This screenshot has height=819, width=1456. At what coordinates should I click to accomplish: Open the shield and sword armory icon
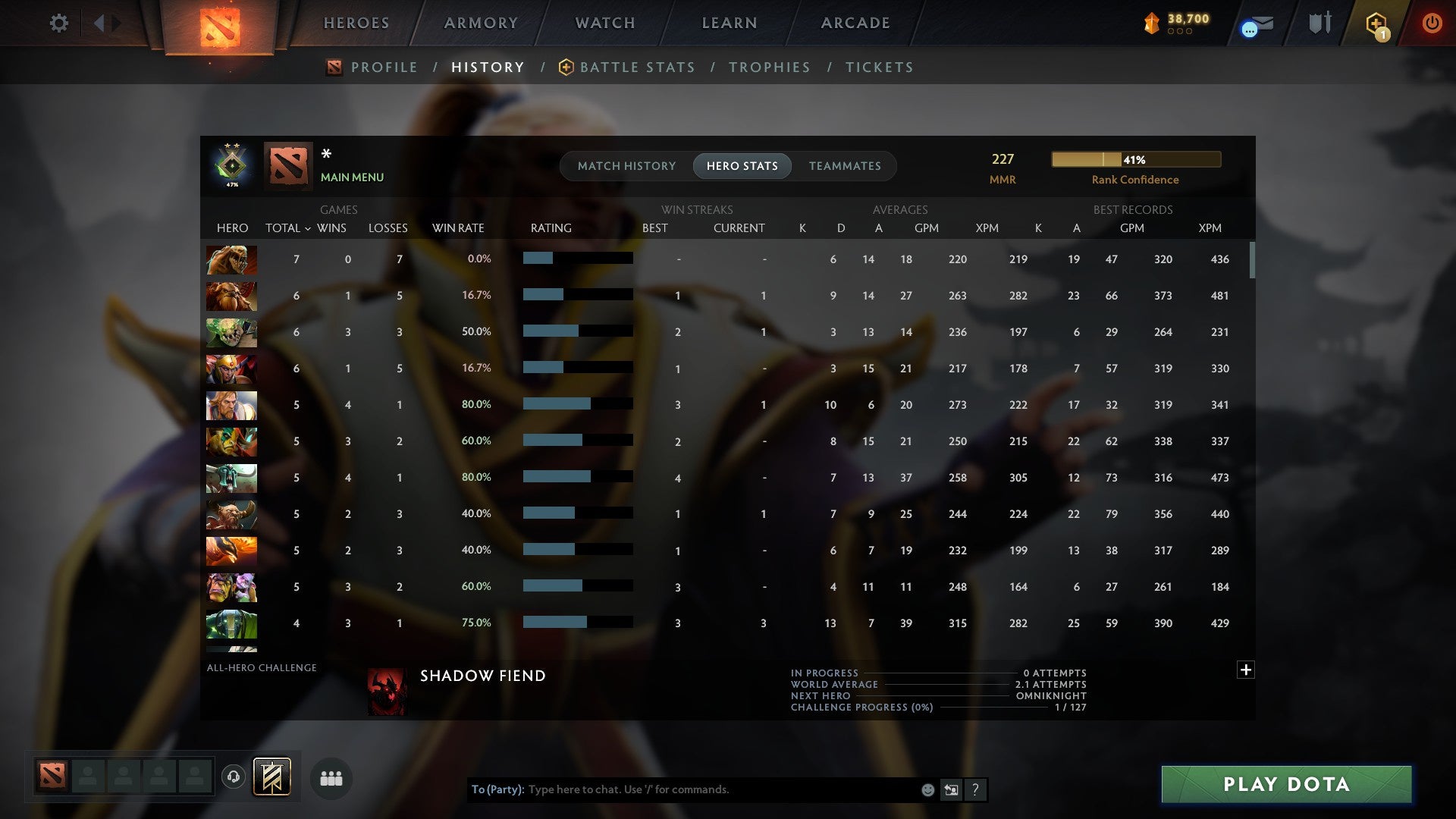tap(1319, 24)
